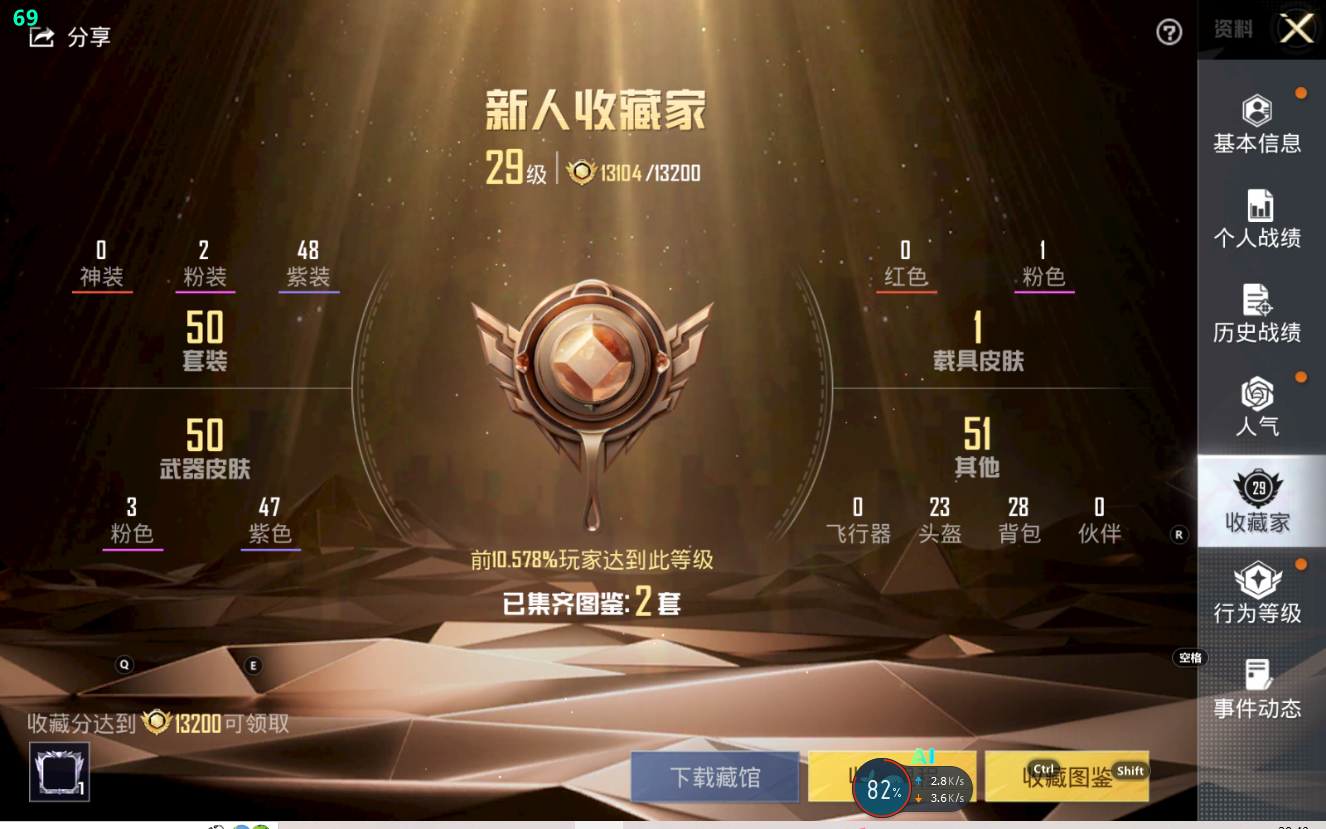1326x829 pixels.
Task: Click the 分享 share button
Action: point(70,38)
